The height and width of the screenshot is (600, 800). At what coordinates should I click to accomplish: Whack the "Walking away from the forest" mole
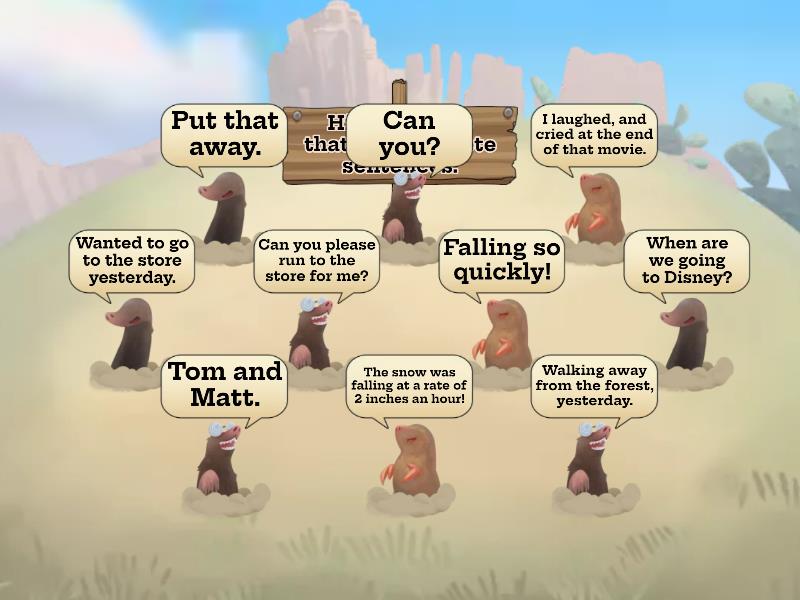590,460
